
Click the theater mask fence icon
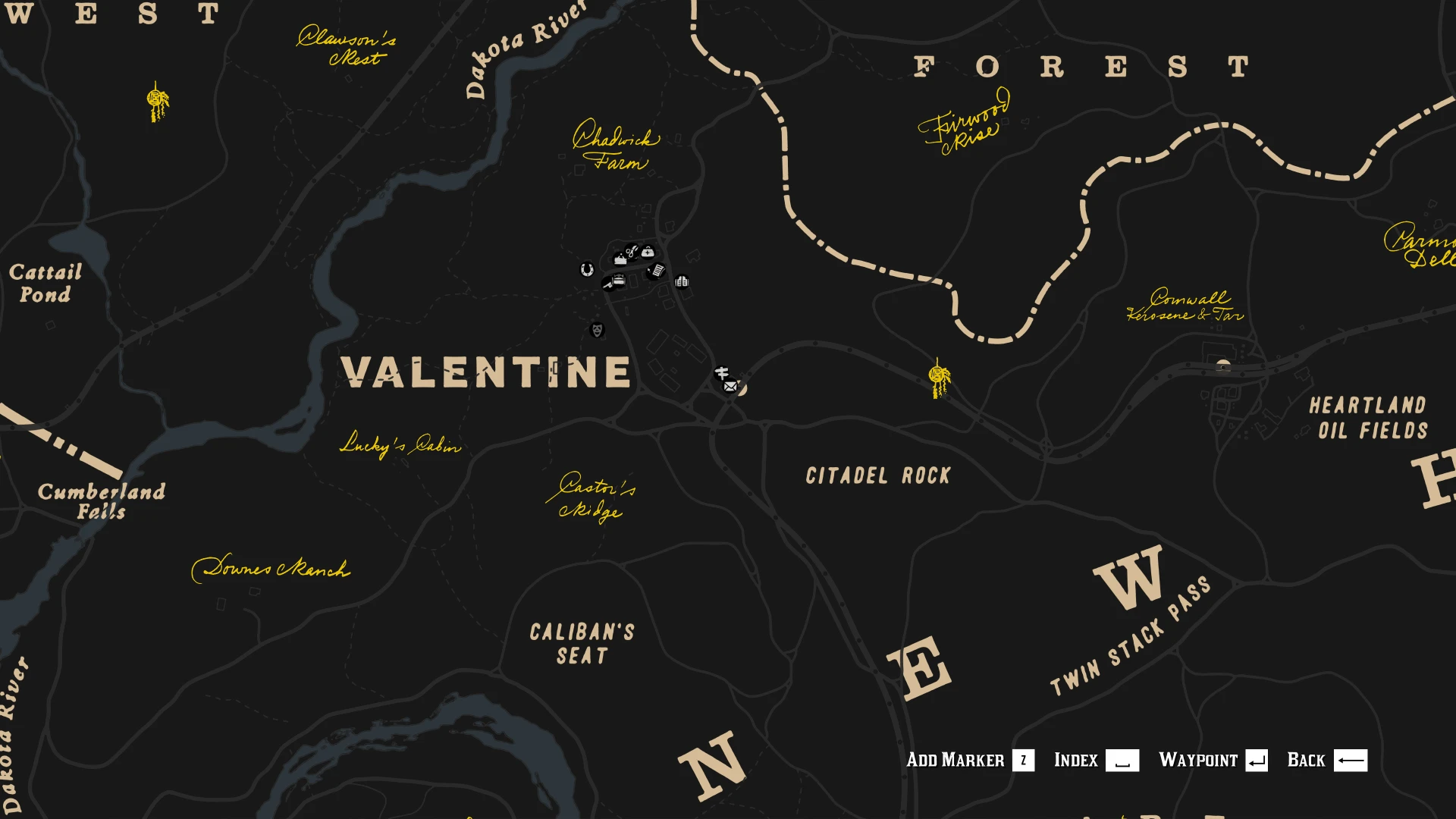tap(598, 329)
